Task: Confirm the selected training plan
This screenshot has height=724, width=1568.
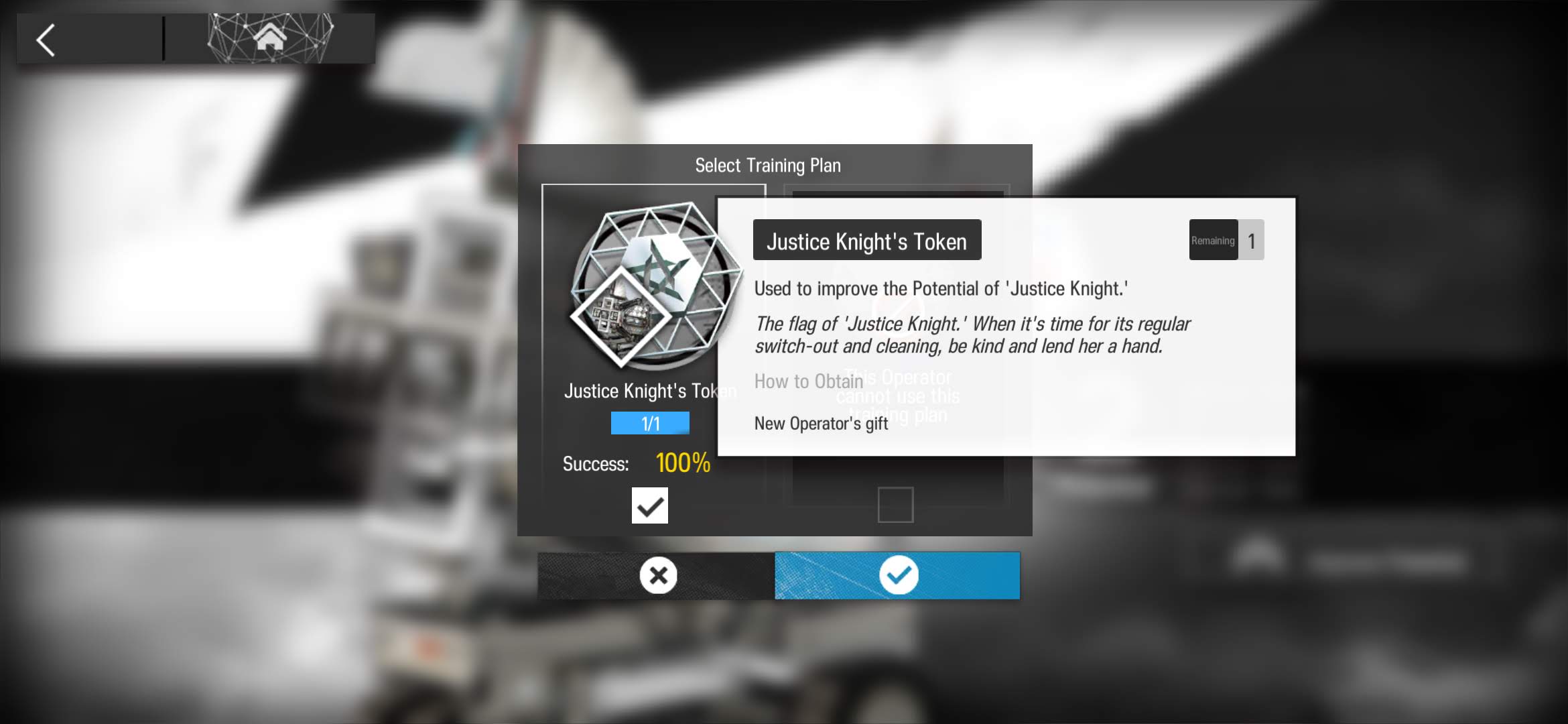Action: [897, 575]
